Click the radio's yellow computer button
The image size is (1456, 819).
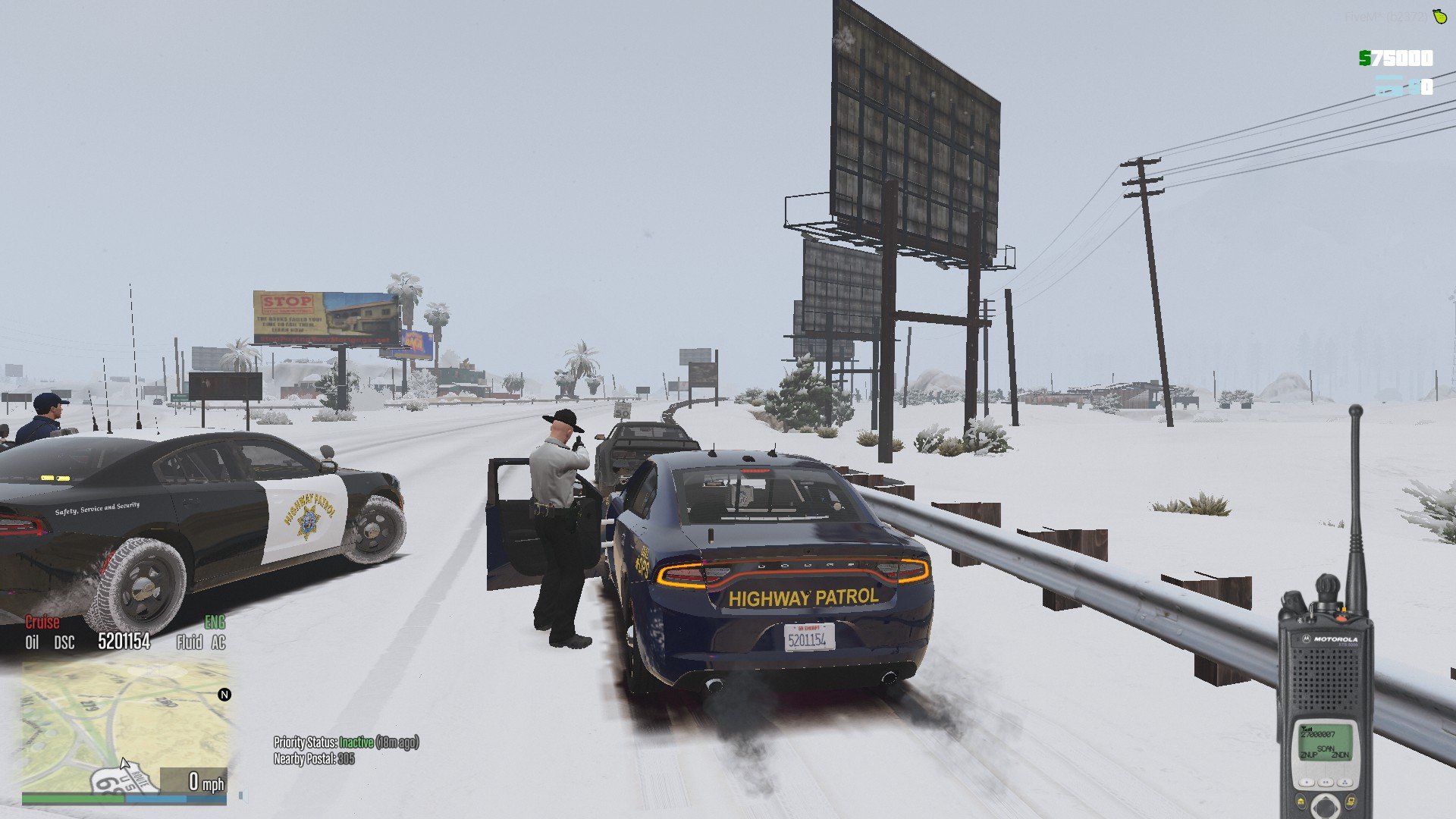1351,801
